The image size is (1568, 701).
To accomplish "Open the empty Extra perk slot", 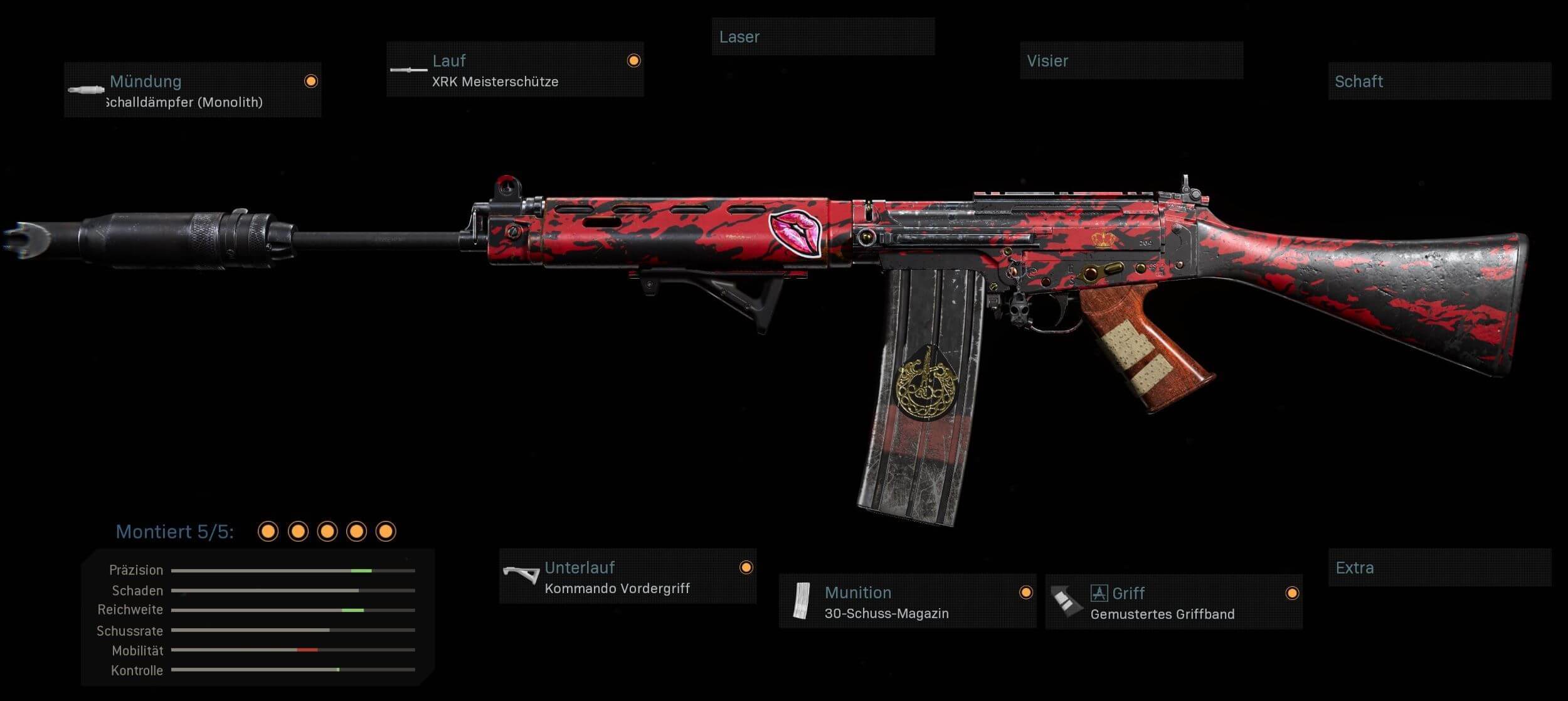I will tap(1439, 567).
